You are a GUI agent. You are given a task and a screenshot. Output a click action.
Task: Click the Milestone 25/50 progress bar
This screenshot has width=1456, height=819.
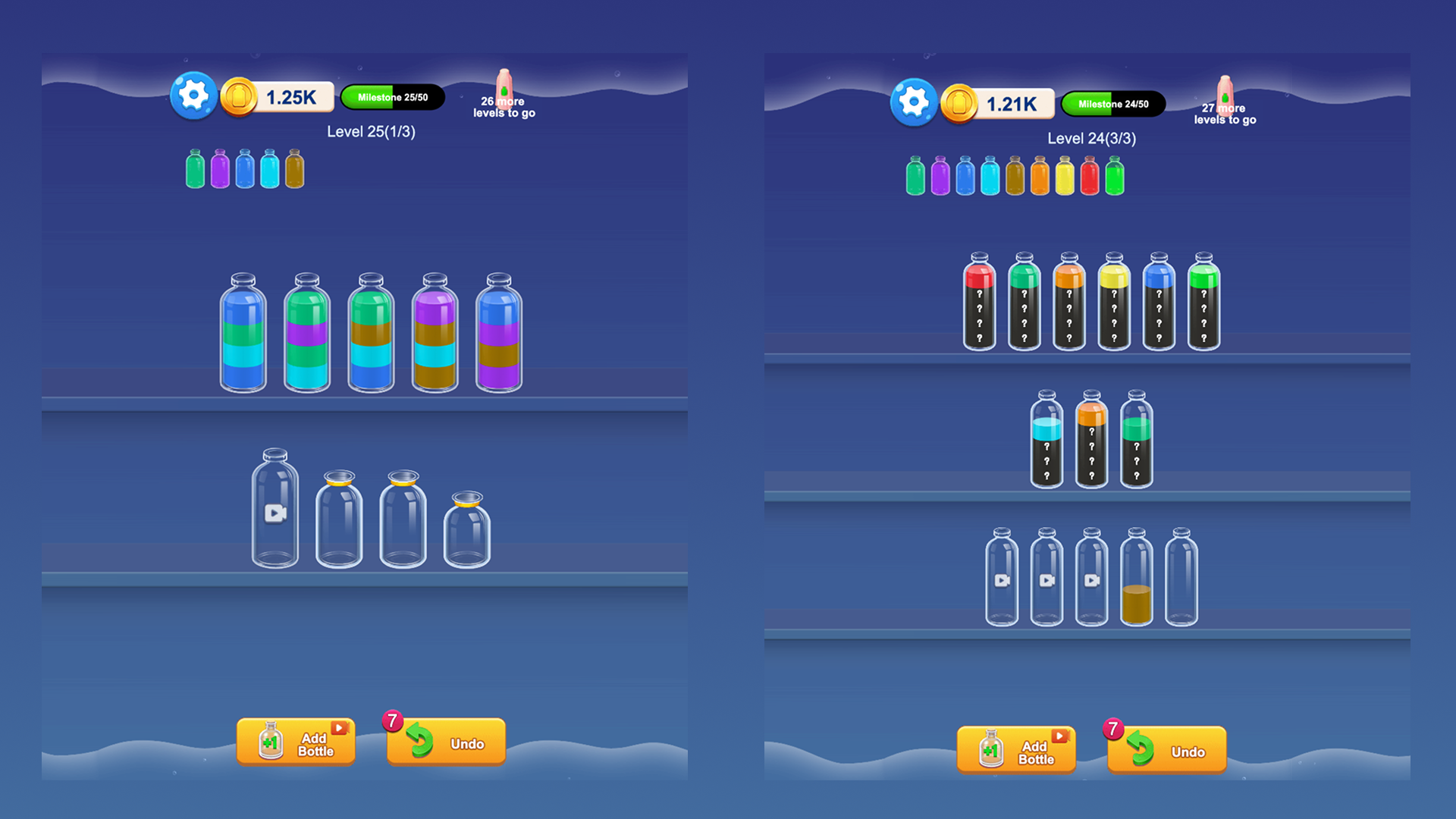pyautogui.click(x=391, y=96)
